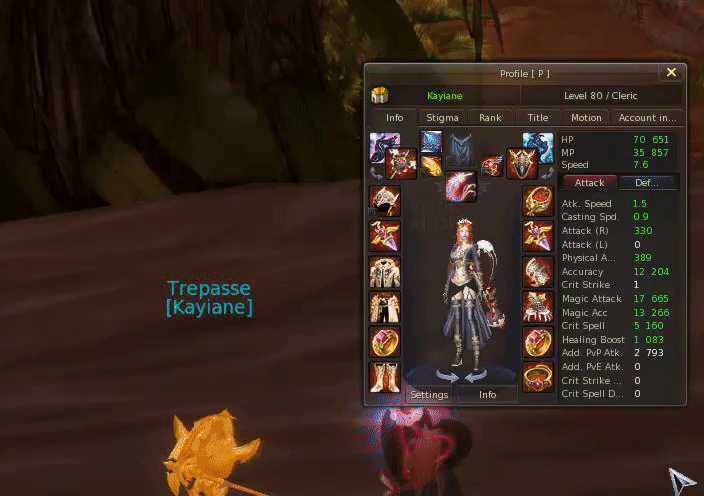
Task: Select the helmet equipment slot
Action: (x=385, y=201)
